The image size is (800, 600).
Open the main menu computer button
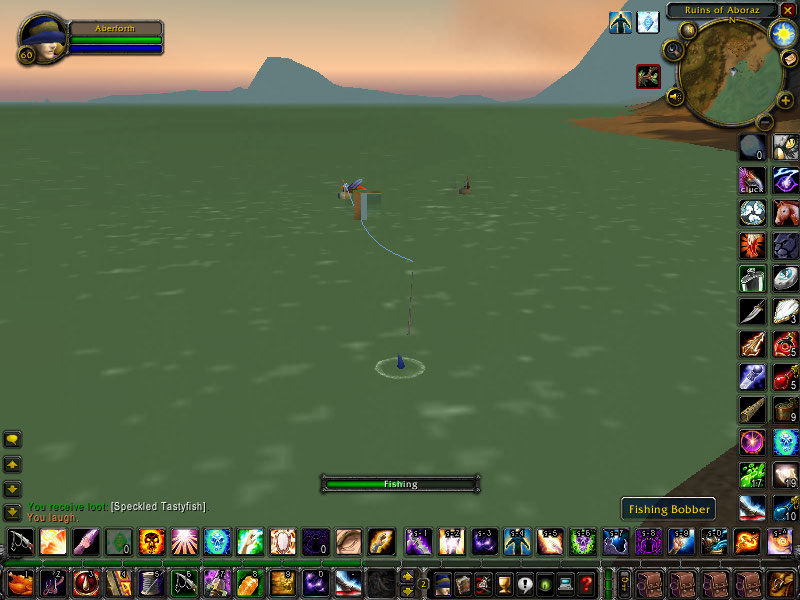(566, 583)
